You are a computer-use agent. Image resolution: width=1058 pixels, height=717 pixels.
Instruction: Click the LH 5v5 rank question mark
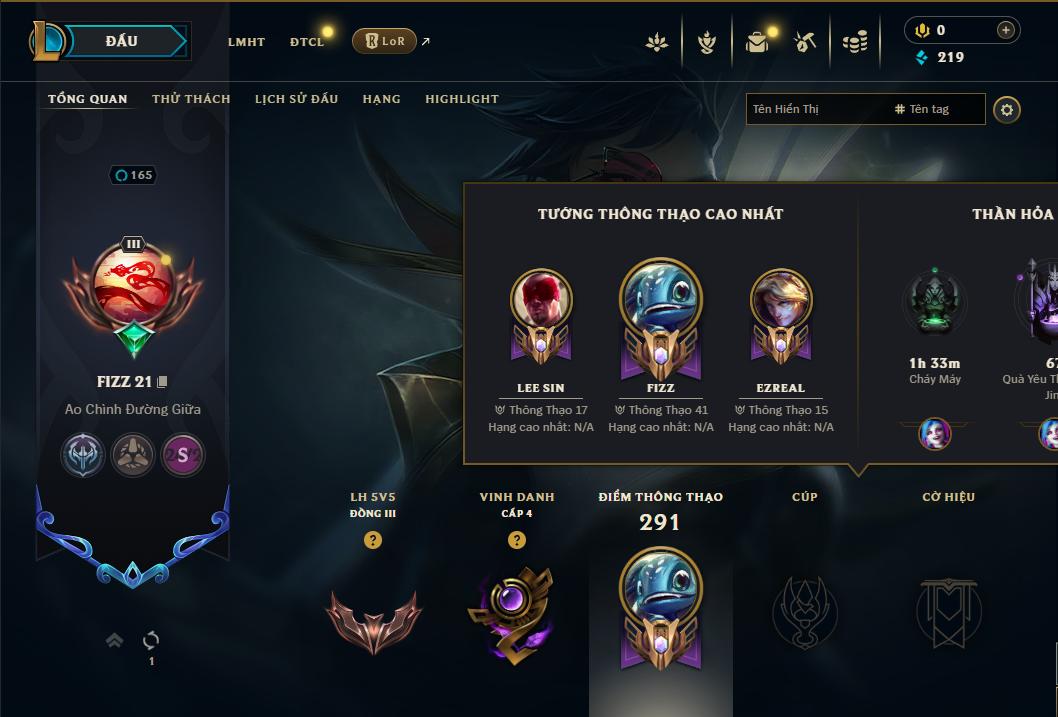(x=373, y=540)
